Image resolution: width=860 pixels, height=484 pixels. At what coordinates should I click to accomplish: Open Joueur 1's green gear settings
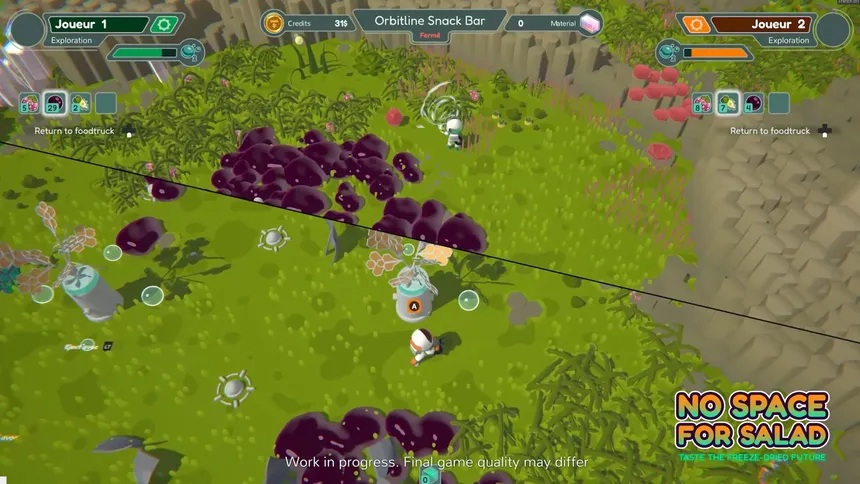[162, 24]
